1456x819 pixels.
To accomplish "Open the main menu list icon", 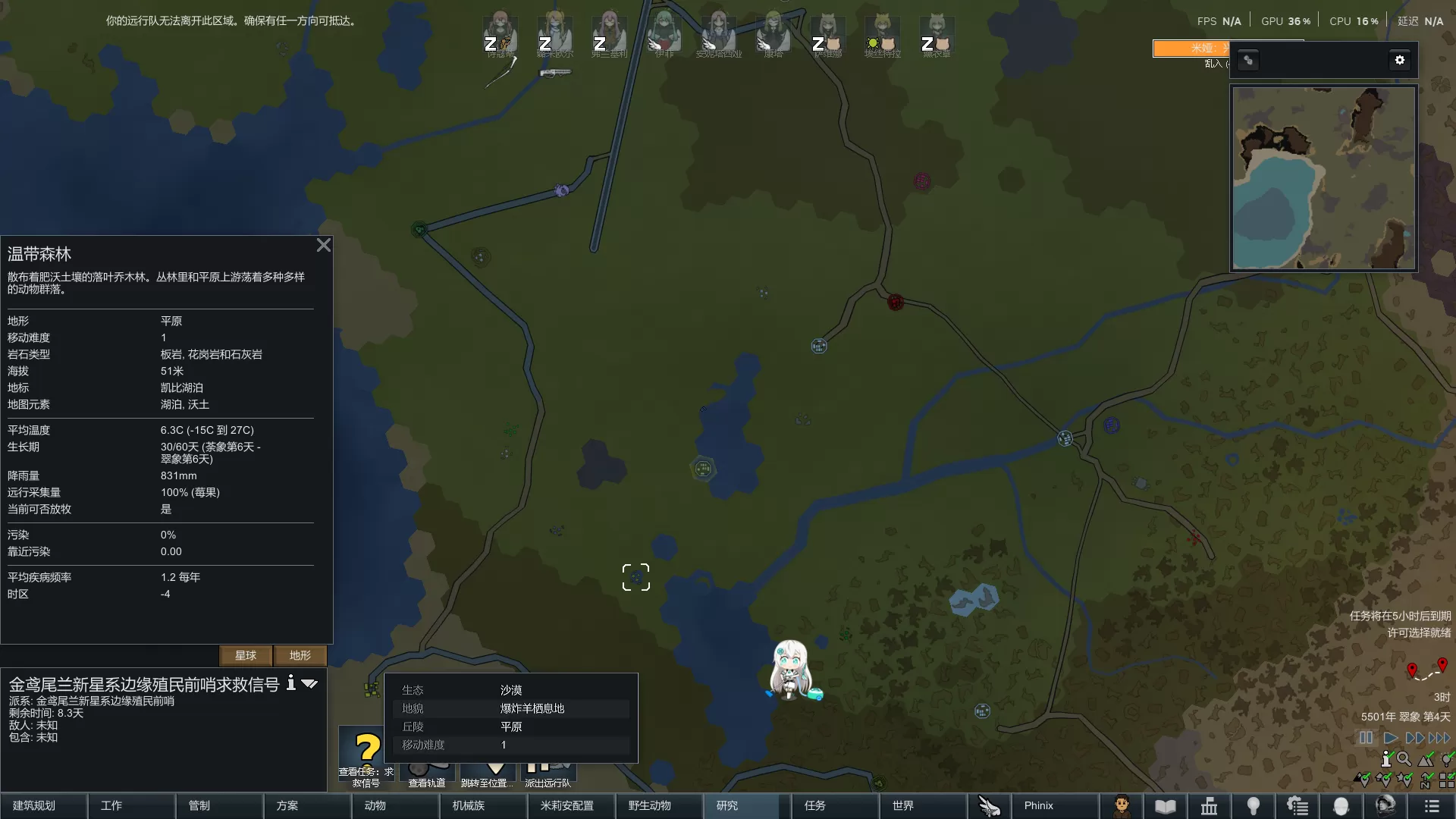I will click(x=1432, y=806).
